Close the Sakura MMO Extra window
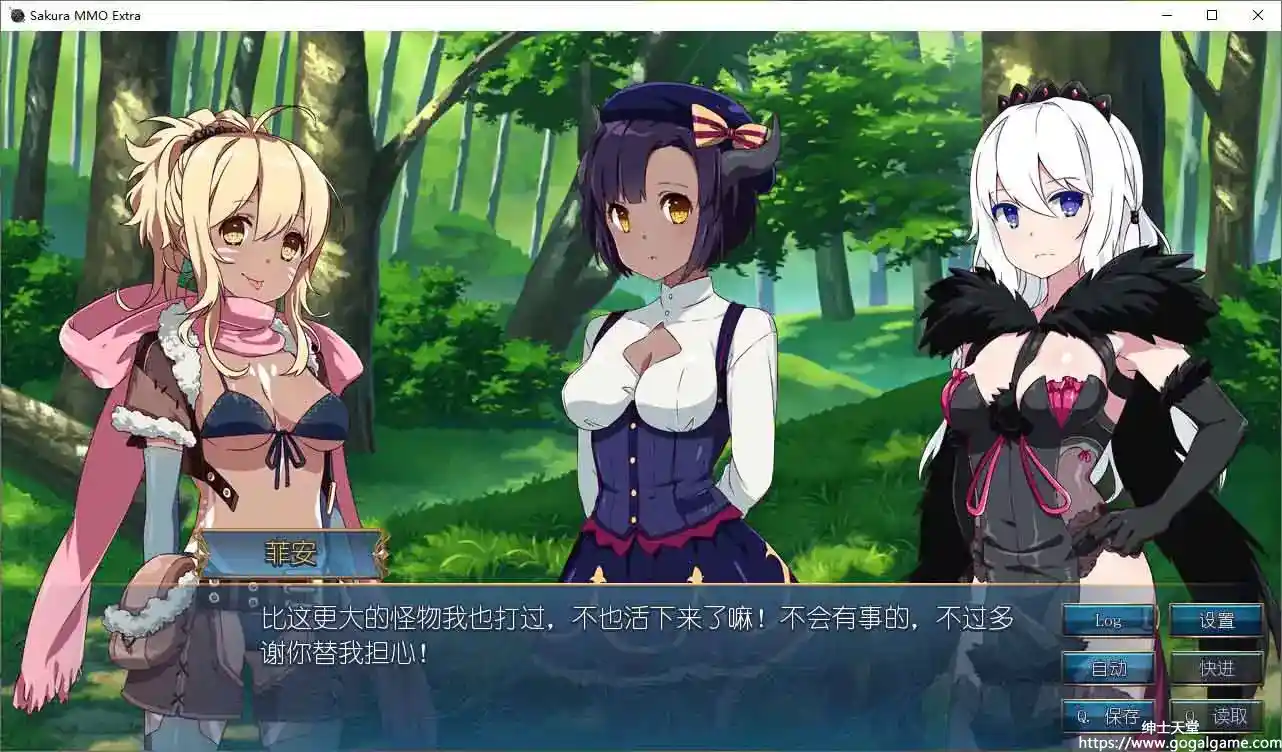The image size is (1282, 752). 1258,15
